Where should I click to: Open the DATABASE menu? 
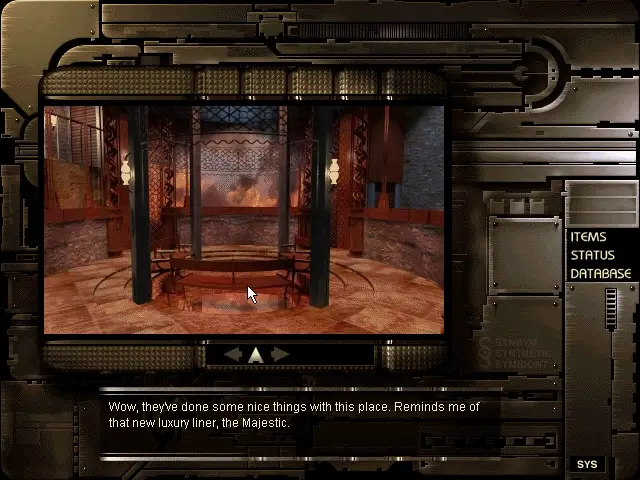point(600,273)
